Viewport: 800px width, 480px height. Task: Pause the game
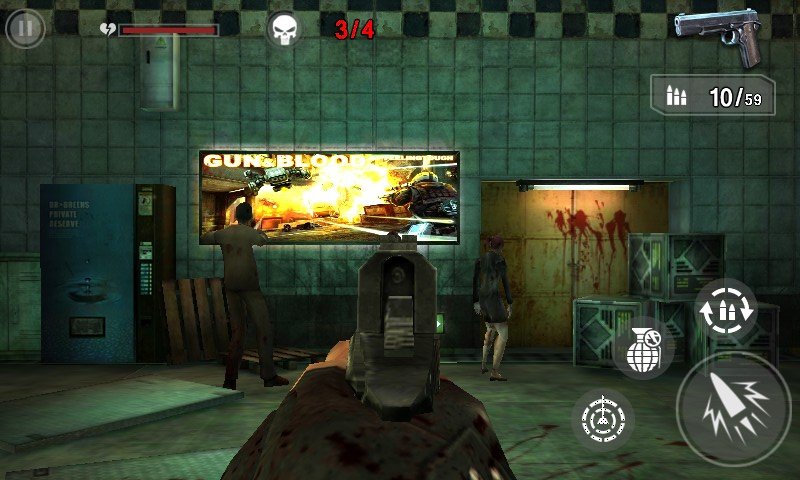coord(25,28)
